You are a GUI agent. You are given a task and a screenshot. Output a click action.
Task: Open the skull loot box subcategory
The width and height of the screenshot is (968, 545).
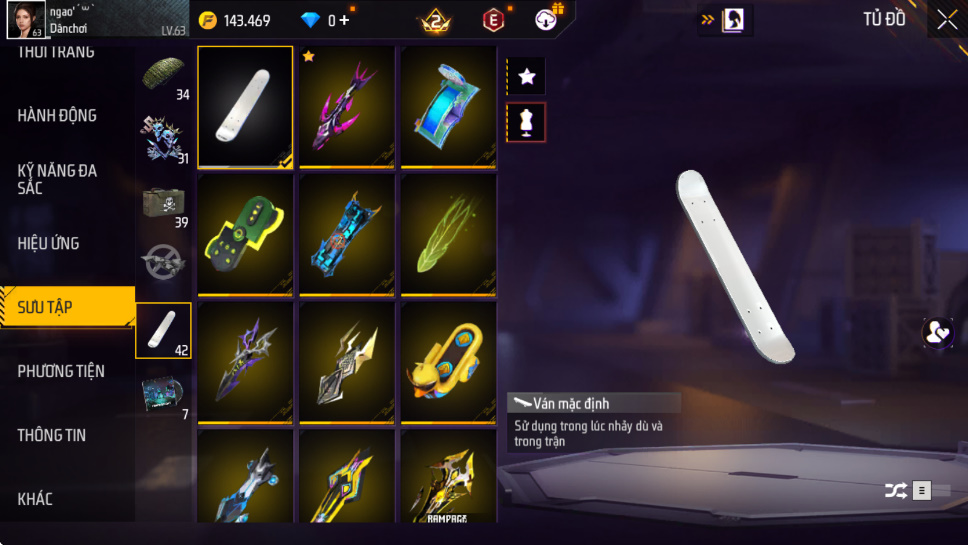click(164, 204)
